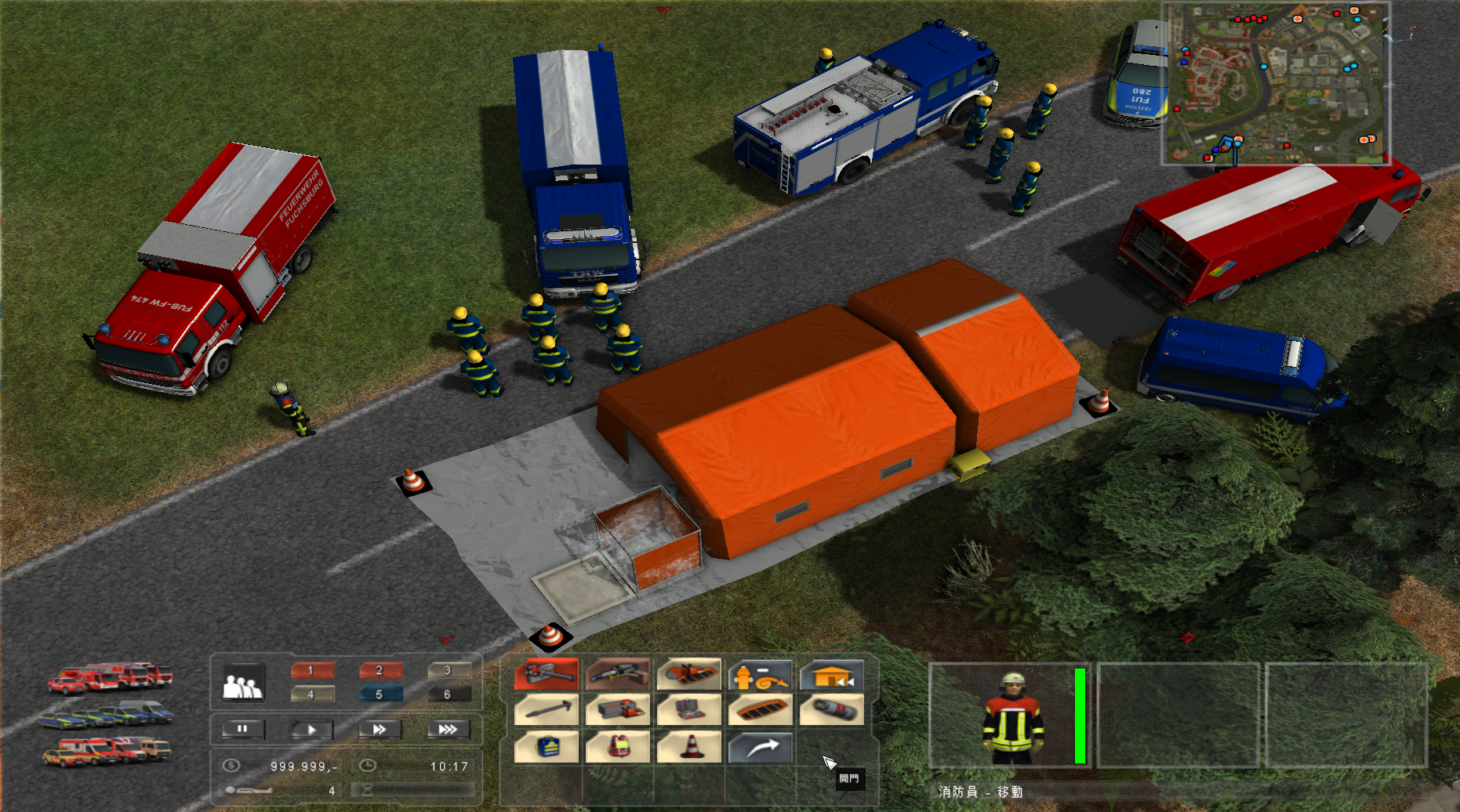The image size is (1460, 812).
Task: Select the traffic cone command
Action: click(x=689, y=746)
